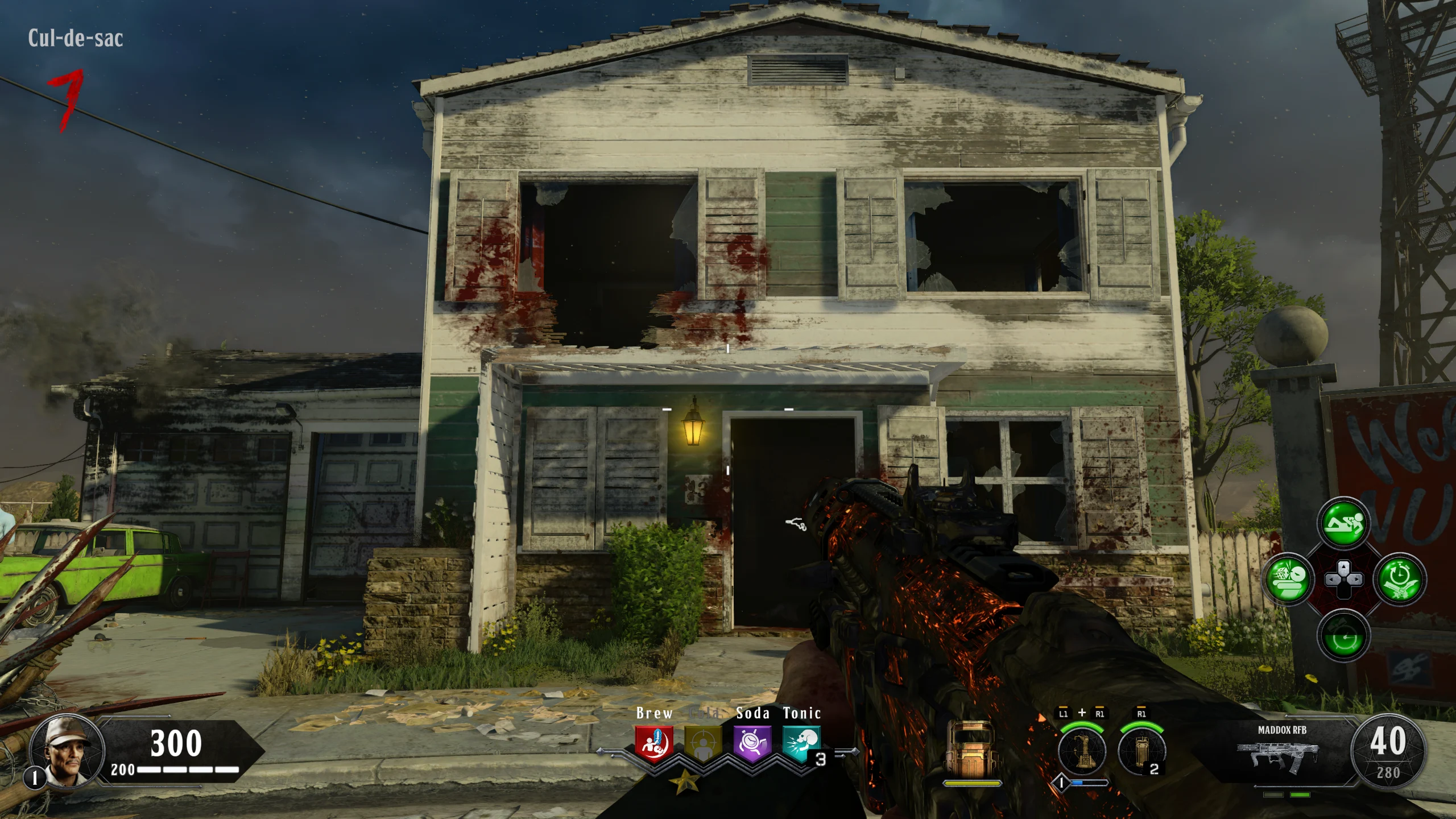Use the bottom elixir with alarm clock
1456x819 pixels.
pos(1343,635)
